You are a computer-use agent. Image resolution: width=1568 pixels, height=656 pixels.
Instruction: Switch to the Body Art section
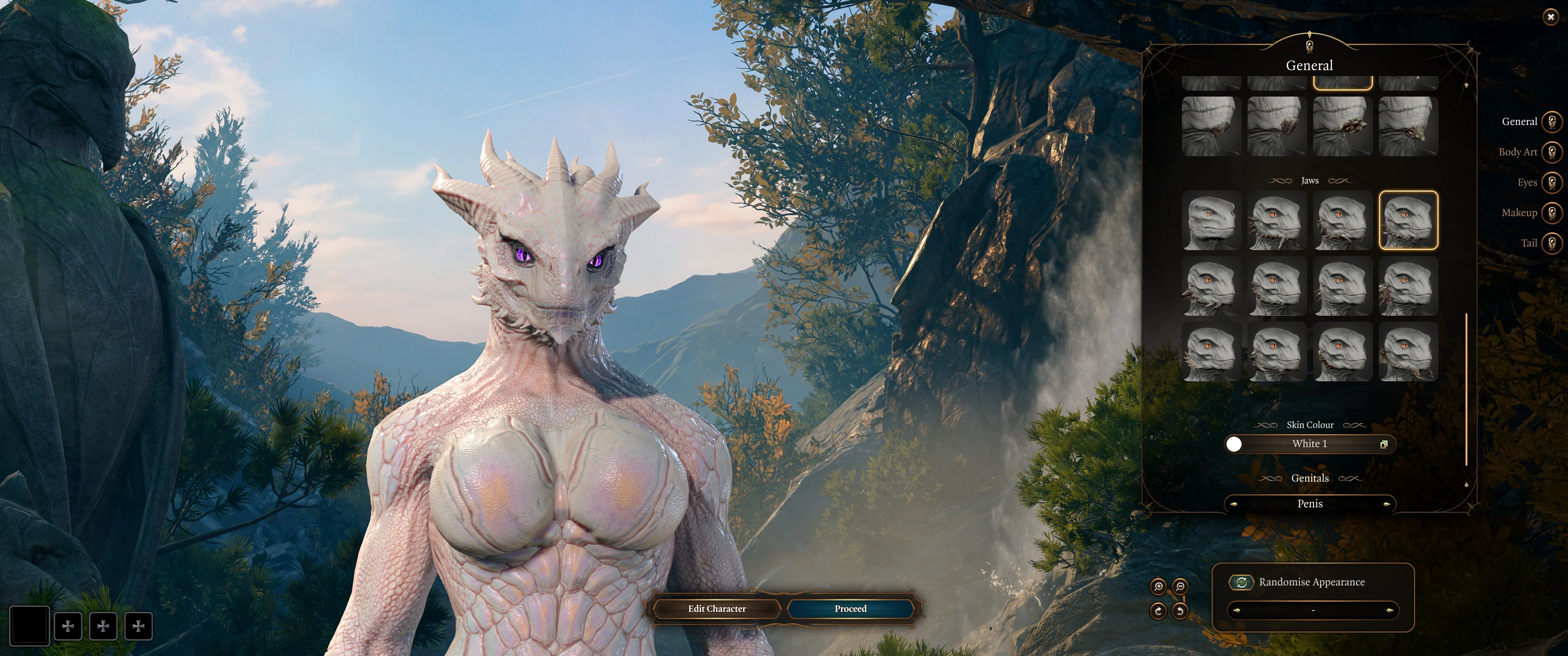pyautogui.click(x=1552, y=152)
